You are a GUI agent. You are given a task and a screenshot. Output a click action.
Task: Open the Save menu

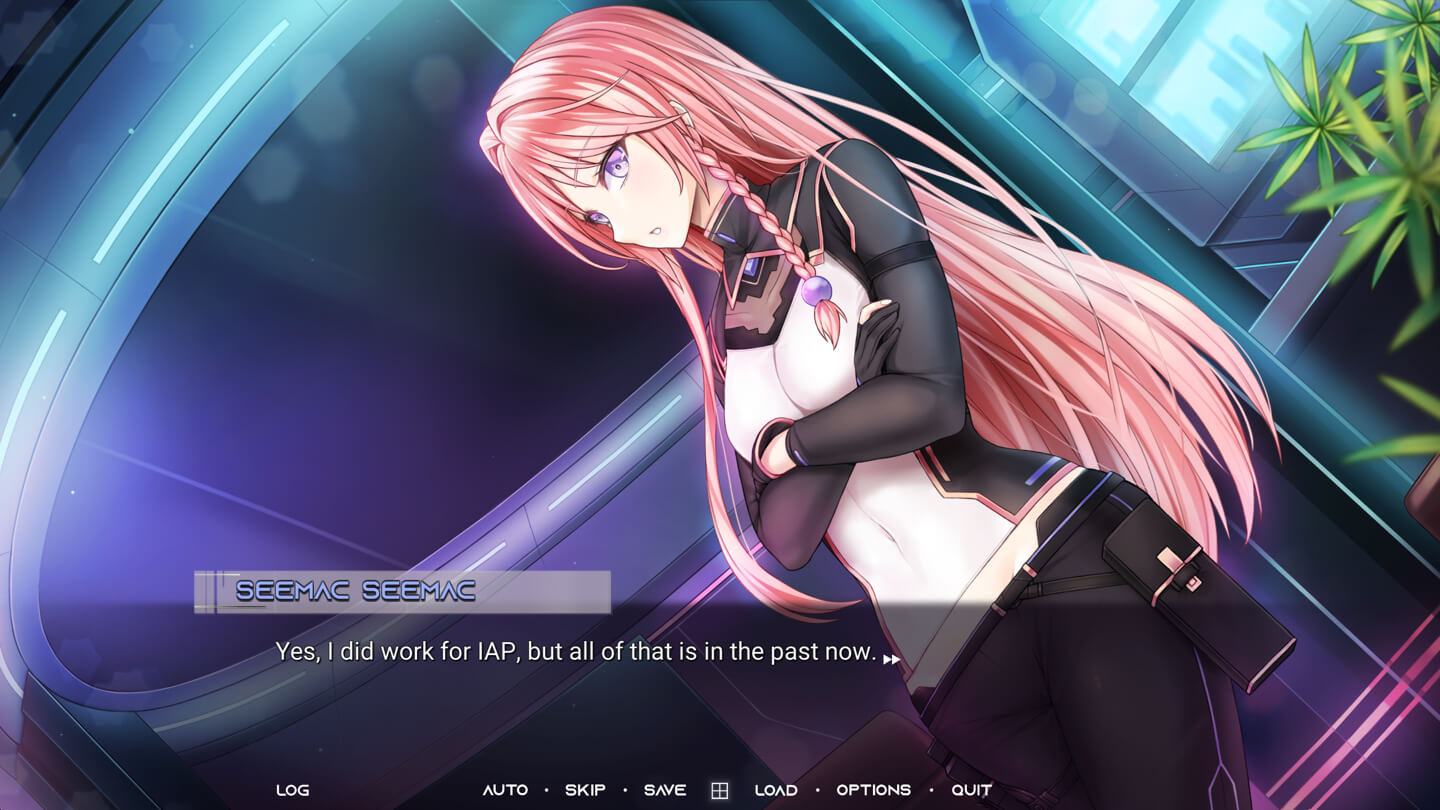(x=665, y=790)
